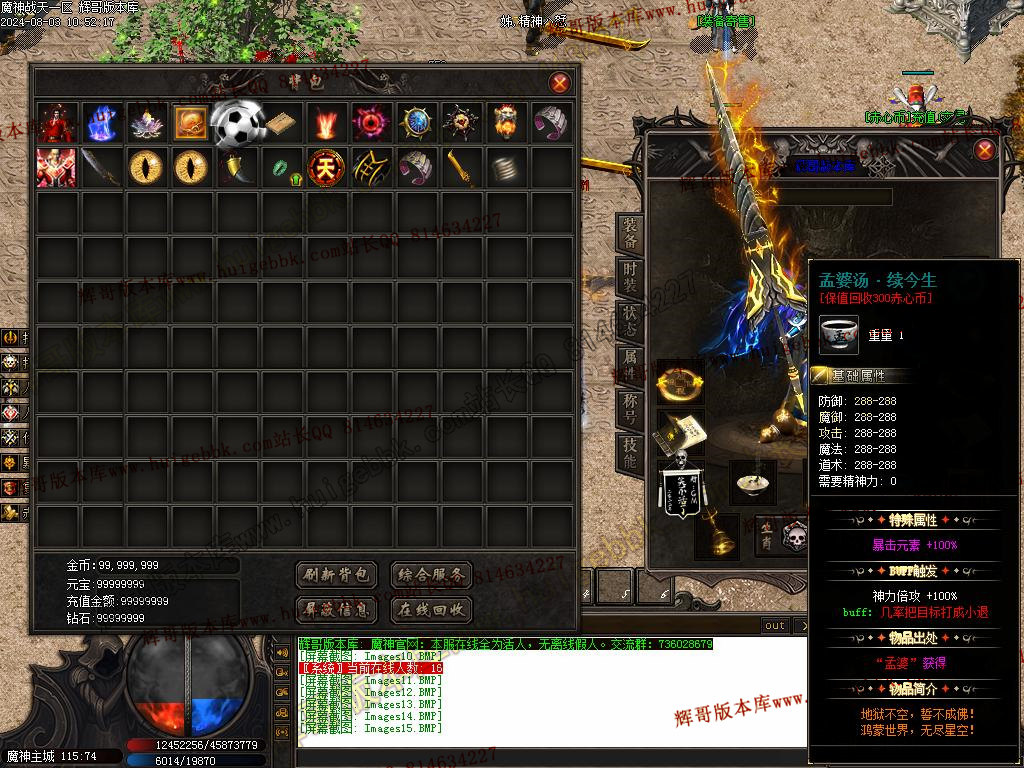Switch to the 装备 (equipment) tab
Screen dimensions: 1024x768
[x=630, y=234]
